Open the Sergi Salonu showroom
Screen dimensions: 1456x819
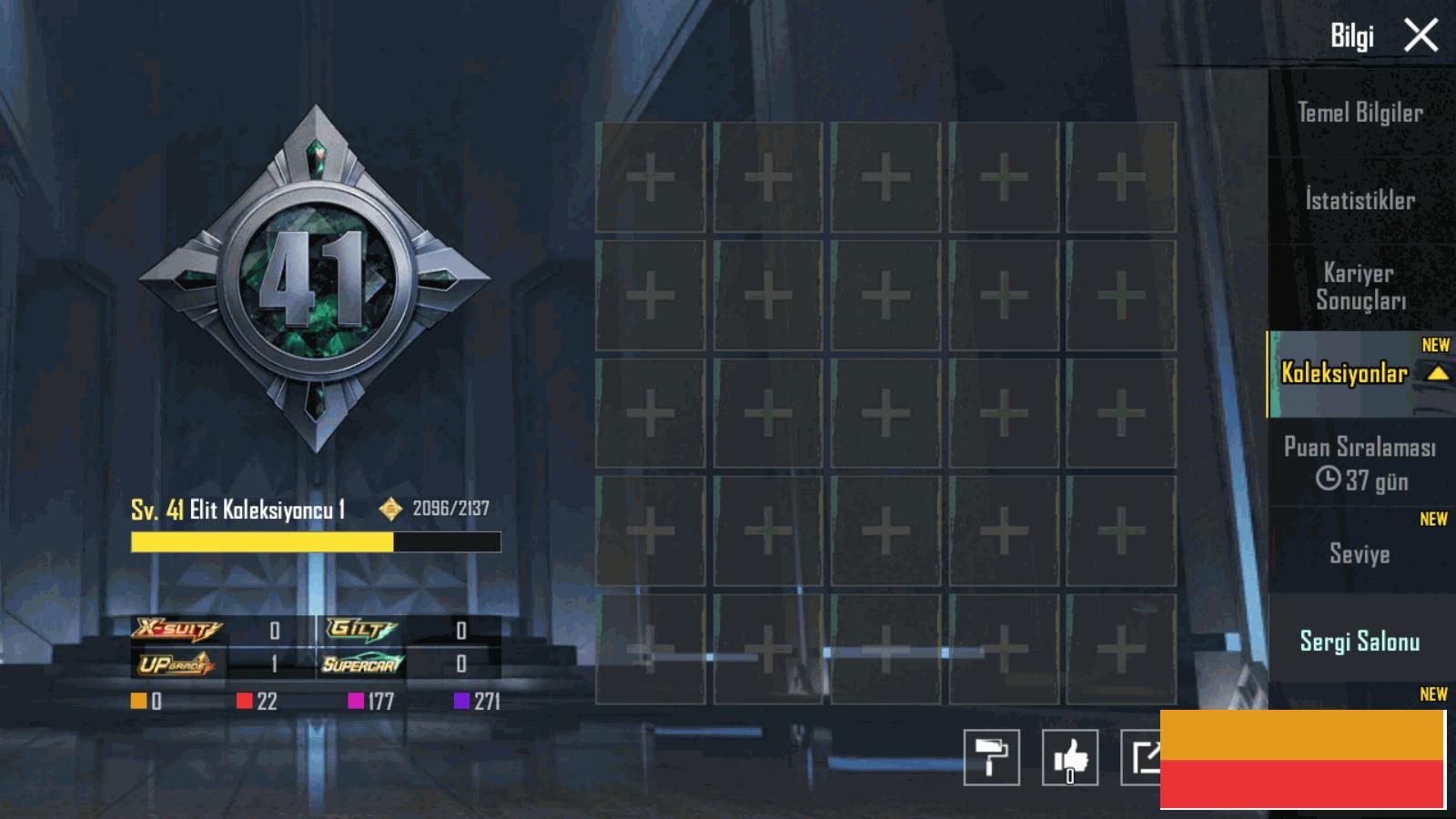[x=1360, y=642]
